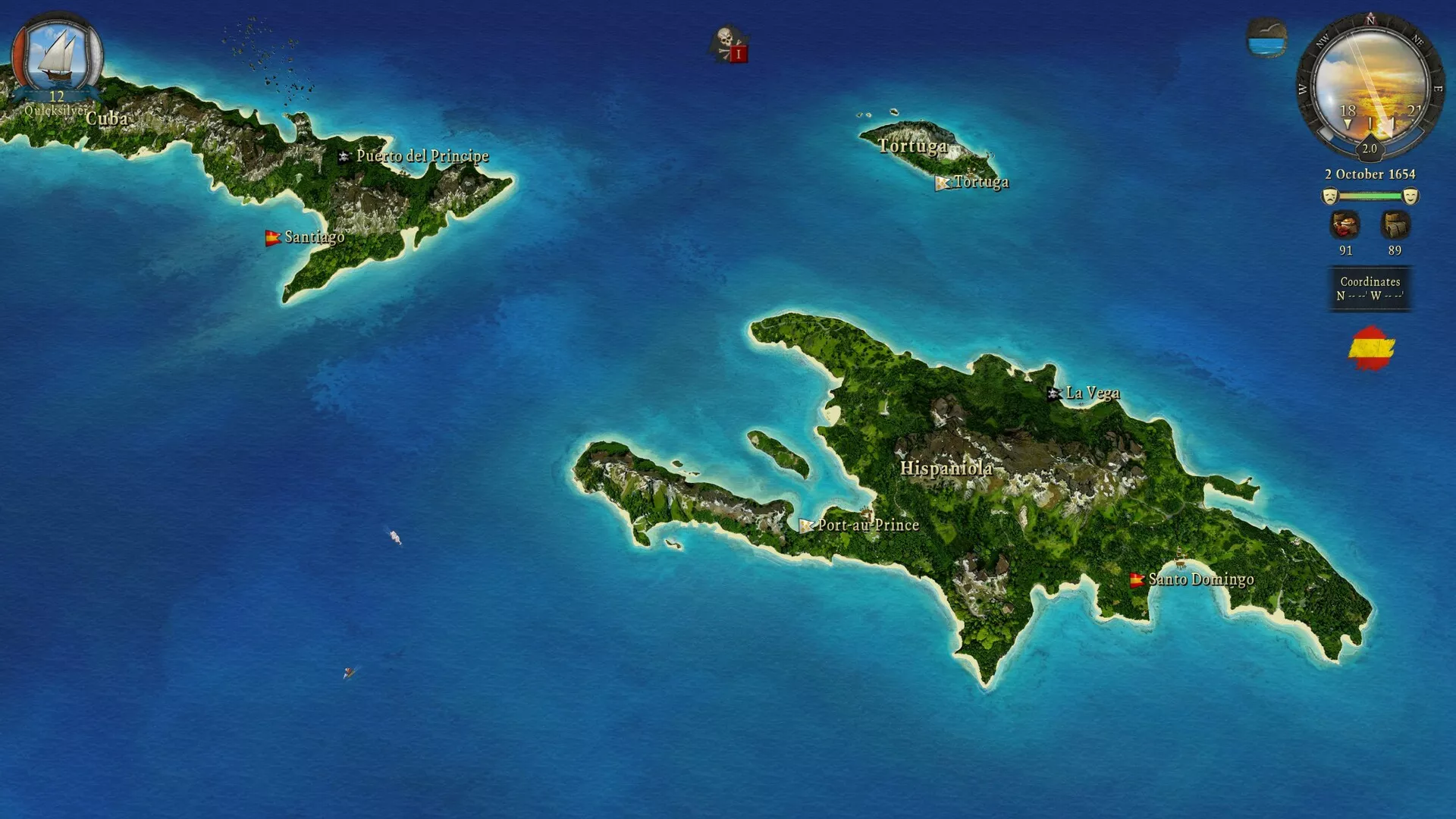Open the rum barrels icon showing 89
Image resolution: width=1456 pixels, height=819 pixels.
click(1395, 226)
